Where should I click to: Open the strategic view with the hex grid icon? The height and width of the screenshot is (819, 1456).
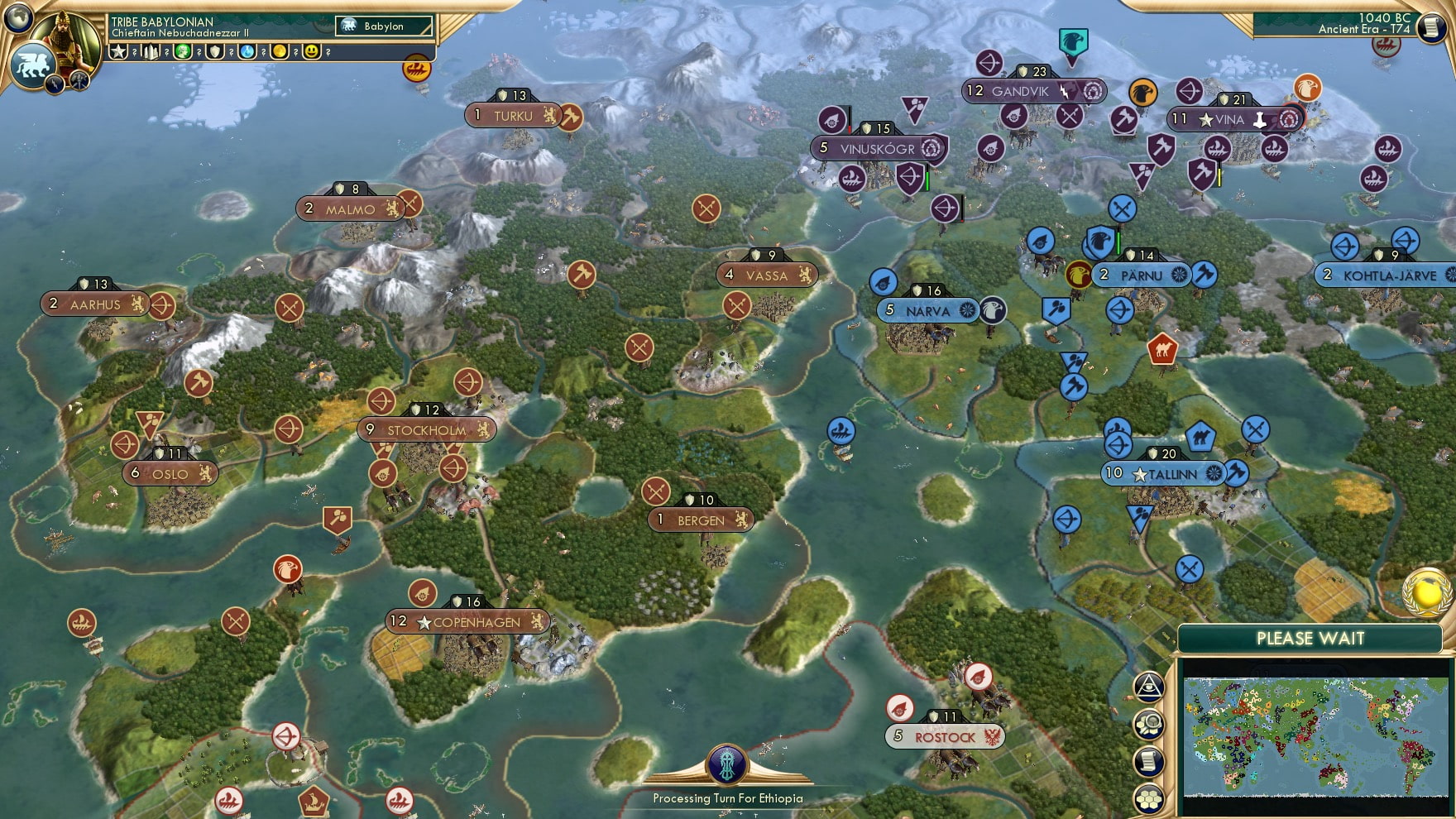(x=1150, y=797)
